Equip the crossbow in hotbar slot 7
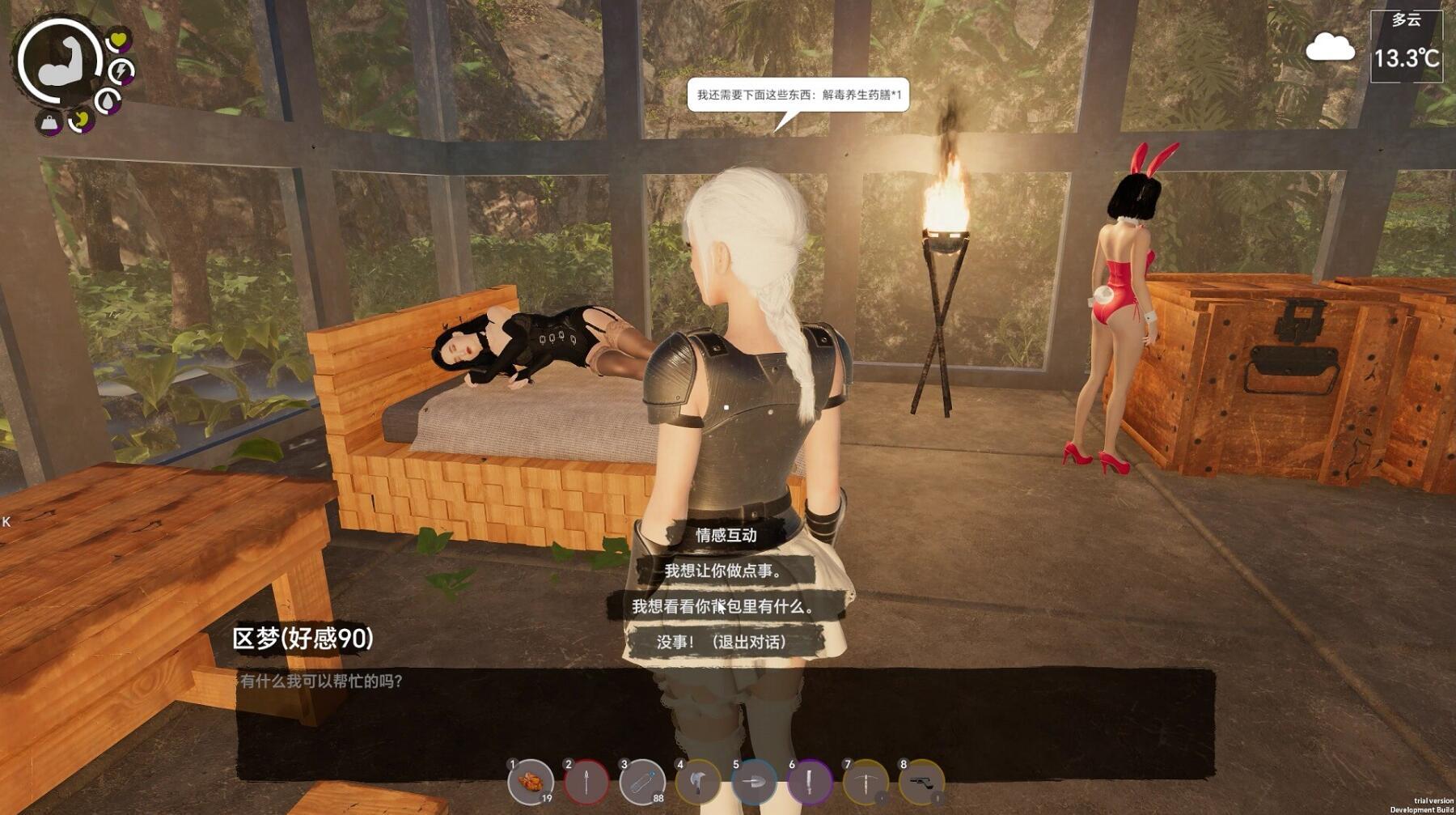 (x=866, y=781)
